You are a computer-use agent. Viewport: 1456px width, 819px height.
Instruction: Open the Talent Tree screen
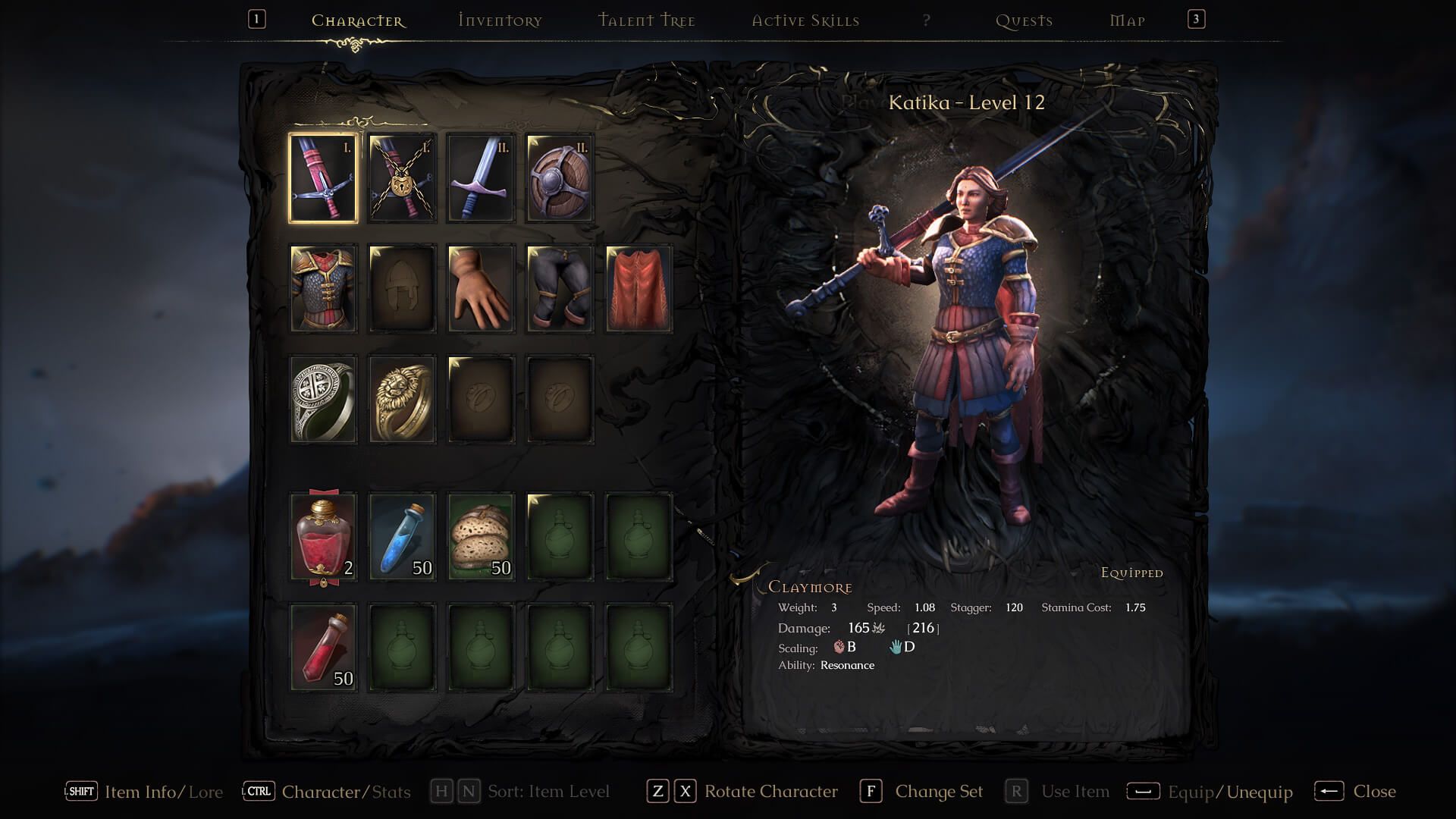(x=646, y=20)
